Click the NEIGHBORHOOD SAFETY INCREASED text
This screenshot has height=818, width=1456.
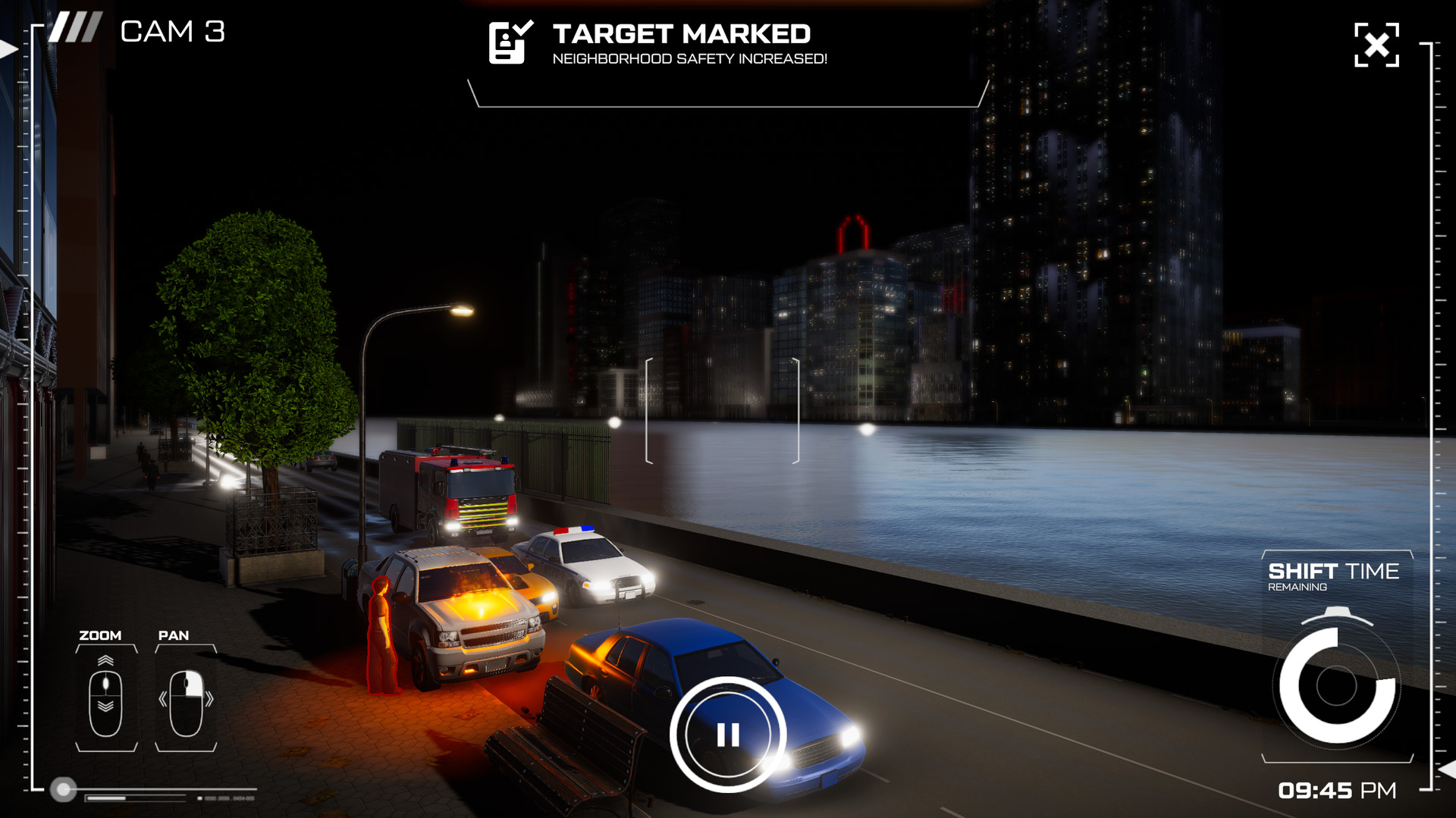click(x=691, y=59)
